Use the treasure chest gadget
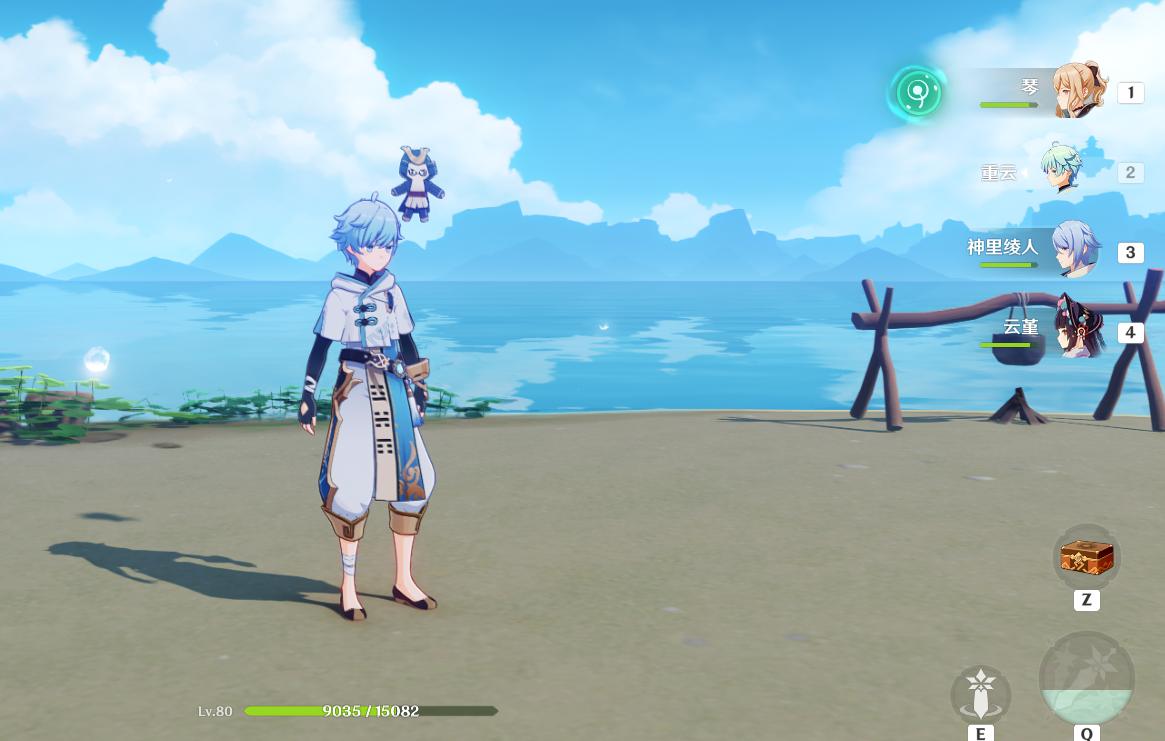 pos(1086,557)
